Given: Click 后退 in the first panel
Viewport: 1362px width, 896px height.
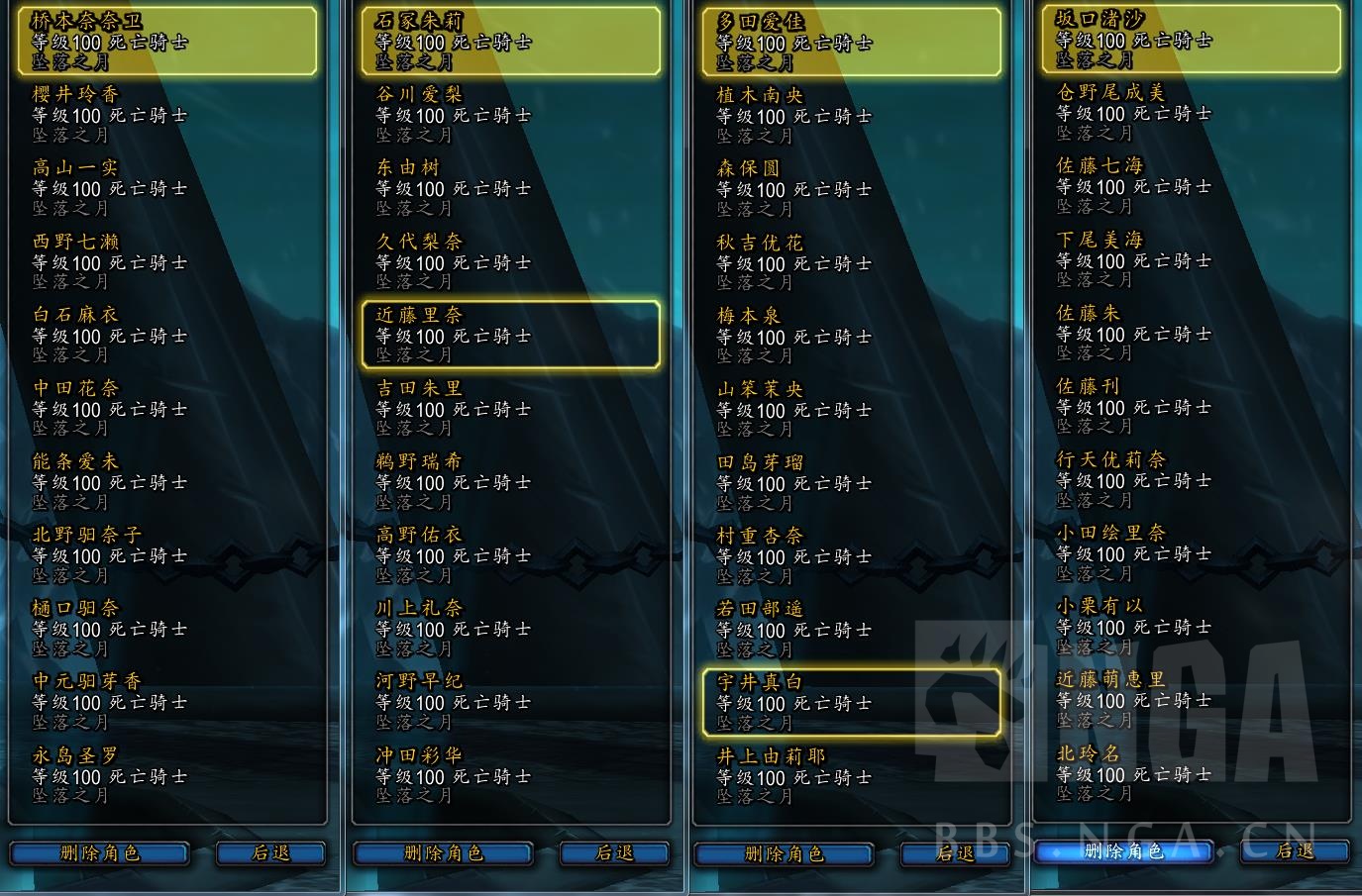Looking at the screenshot, I should [270, 853].
